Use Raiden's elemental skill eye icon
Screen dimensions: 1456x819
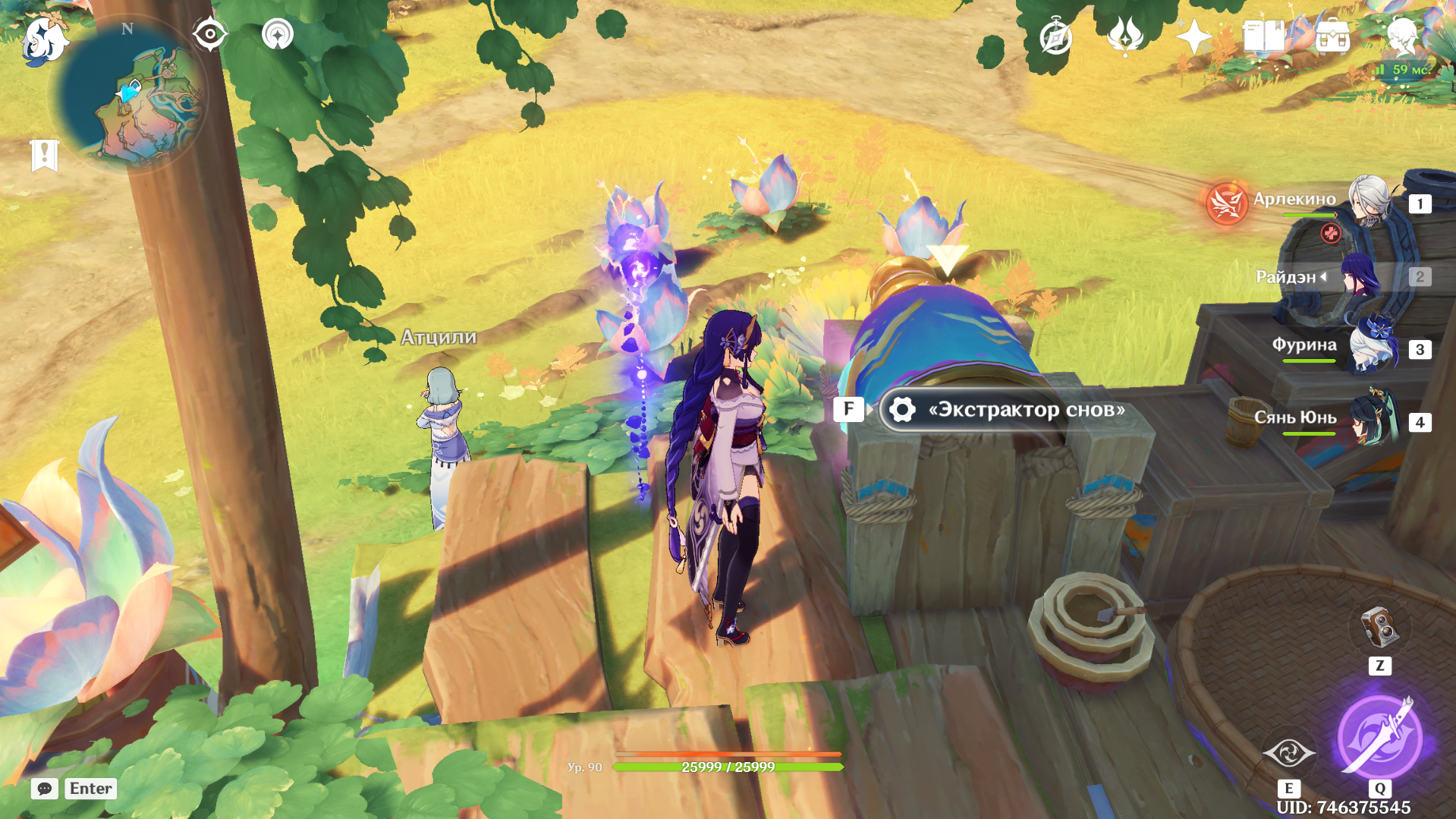pos(1288,753)
